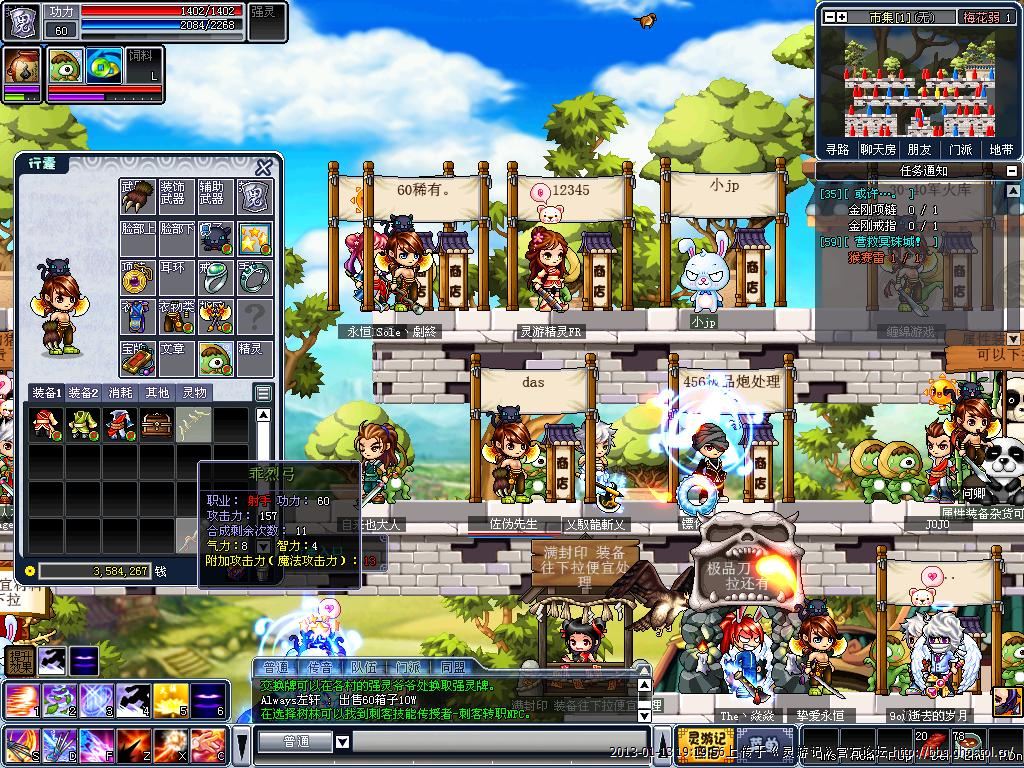Open the 消耗 consumables tab
This screenshot has height=768, width=1024.
pyautogui.click(x=121, y=393)
